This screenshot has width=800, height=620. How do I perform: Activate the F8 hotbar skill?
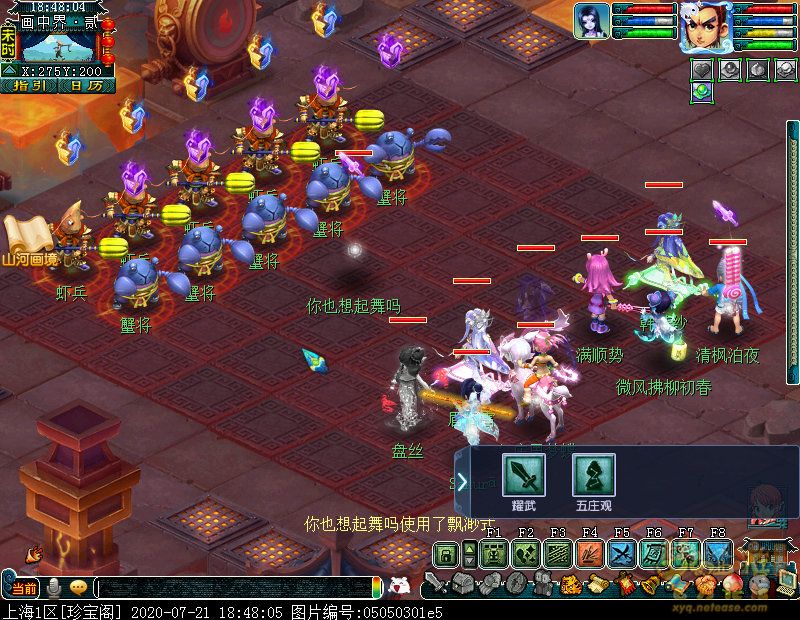[x=717, y=554]
